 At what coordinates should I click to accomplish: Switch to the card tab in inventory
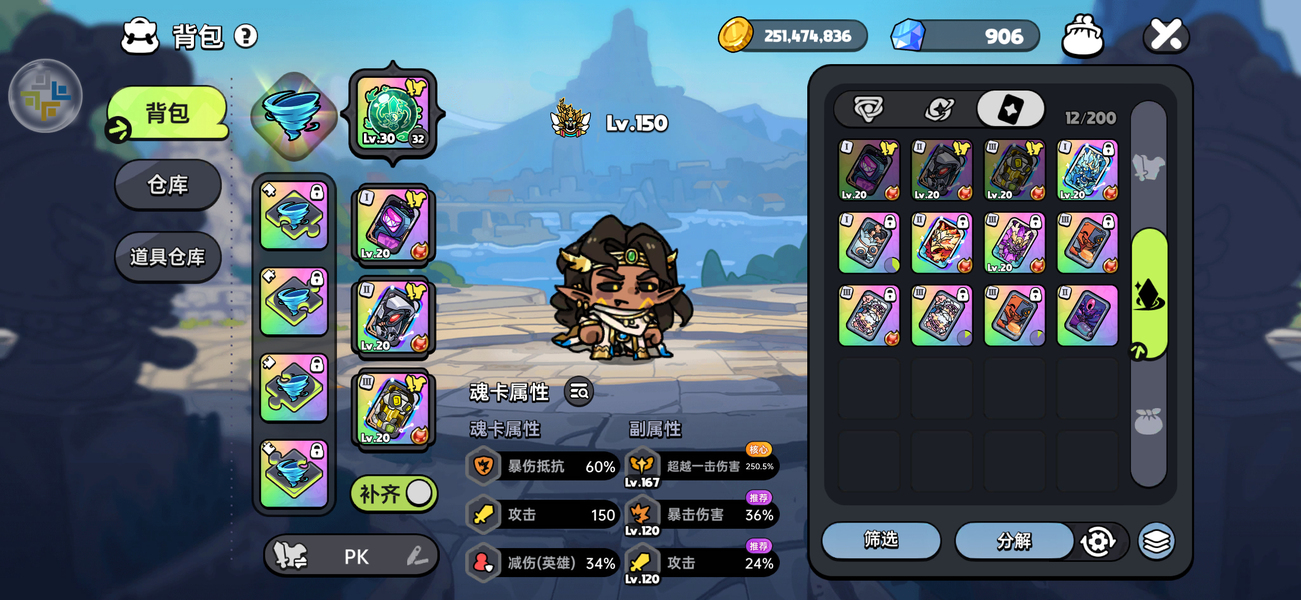[x=1010, y=109]
